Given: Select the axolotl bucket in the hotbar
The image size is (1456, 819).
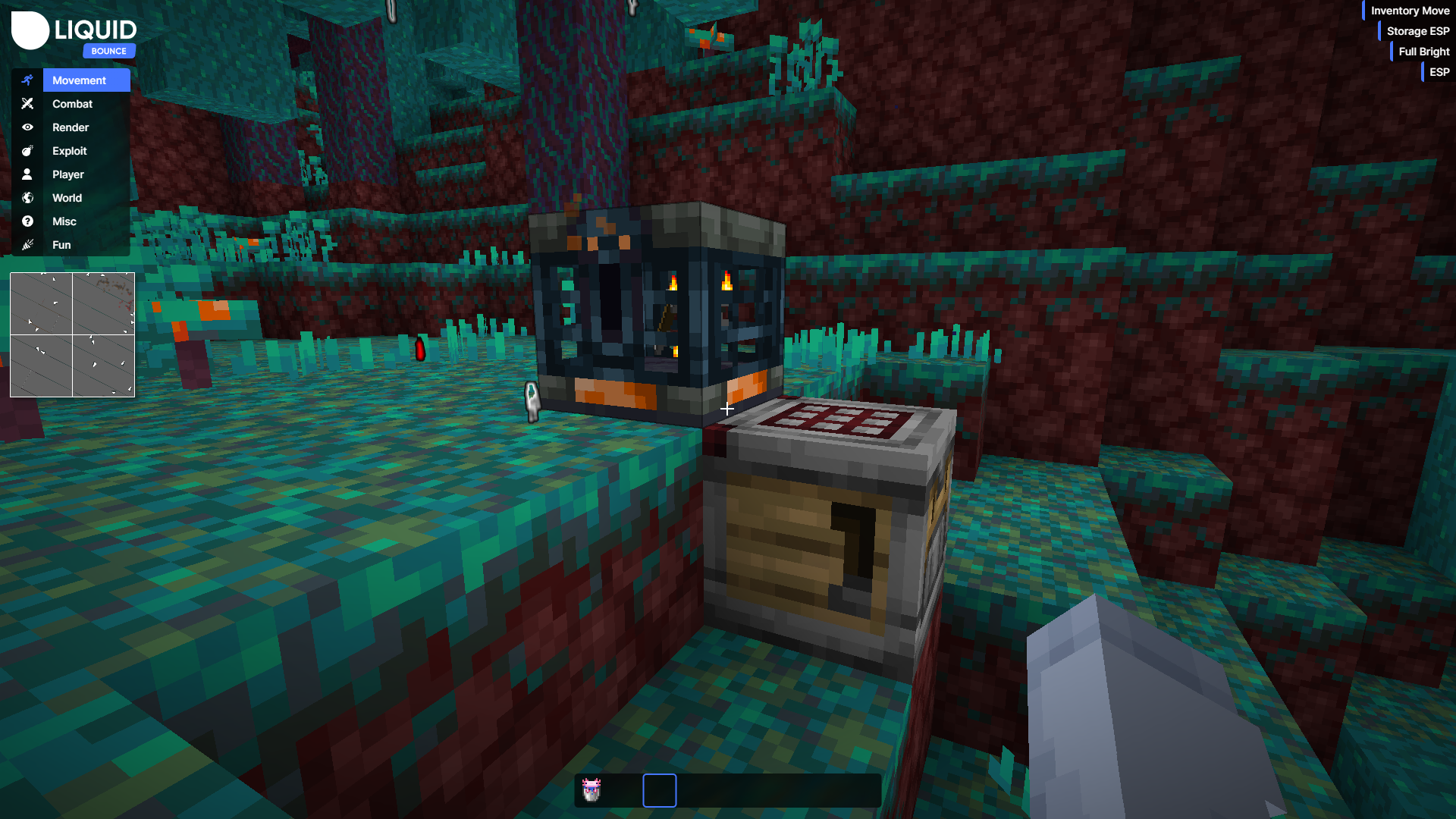Looking at the screenshot, I should coord(591,790).
